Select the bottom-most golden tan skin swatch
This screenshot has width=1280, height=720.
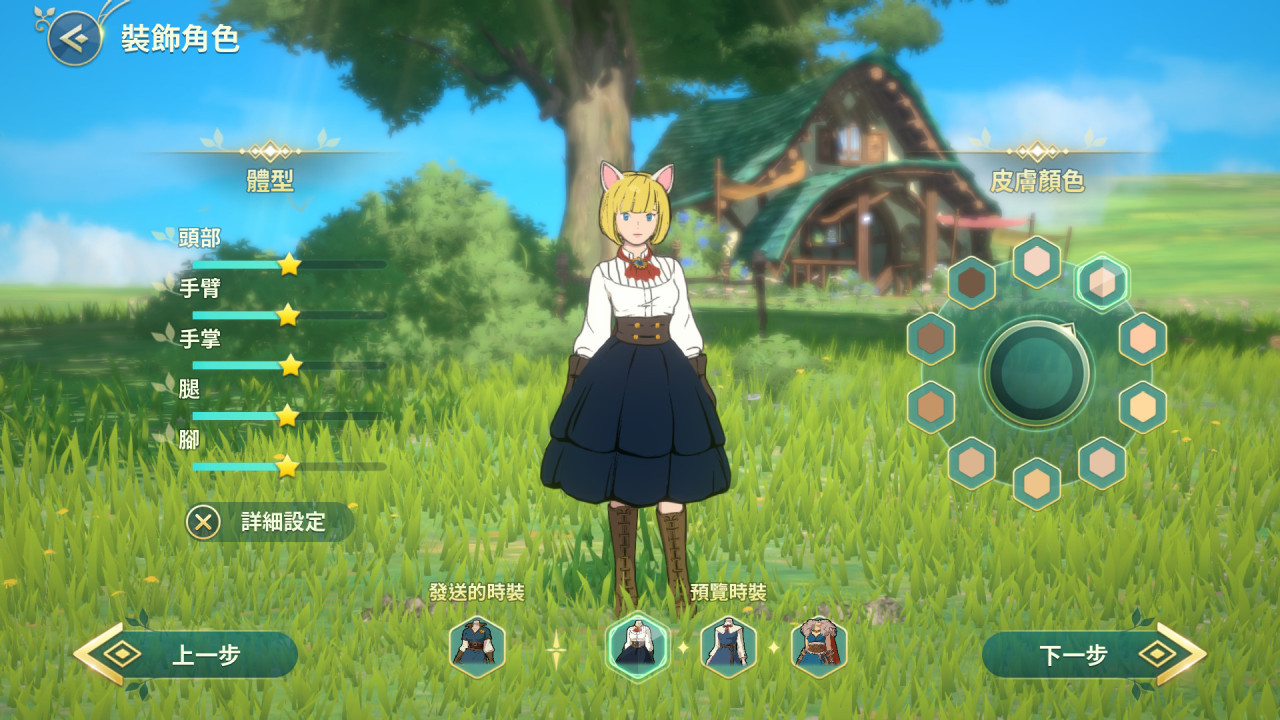pyautogui.click(x=1037, y=483)
